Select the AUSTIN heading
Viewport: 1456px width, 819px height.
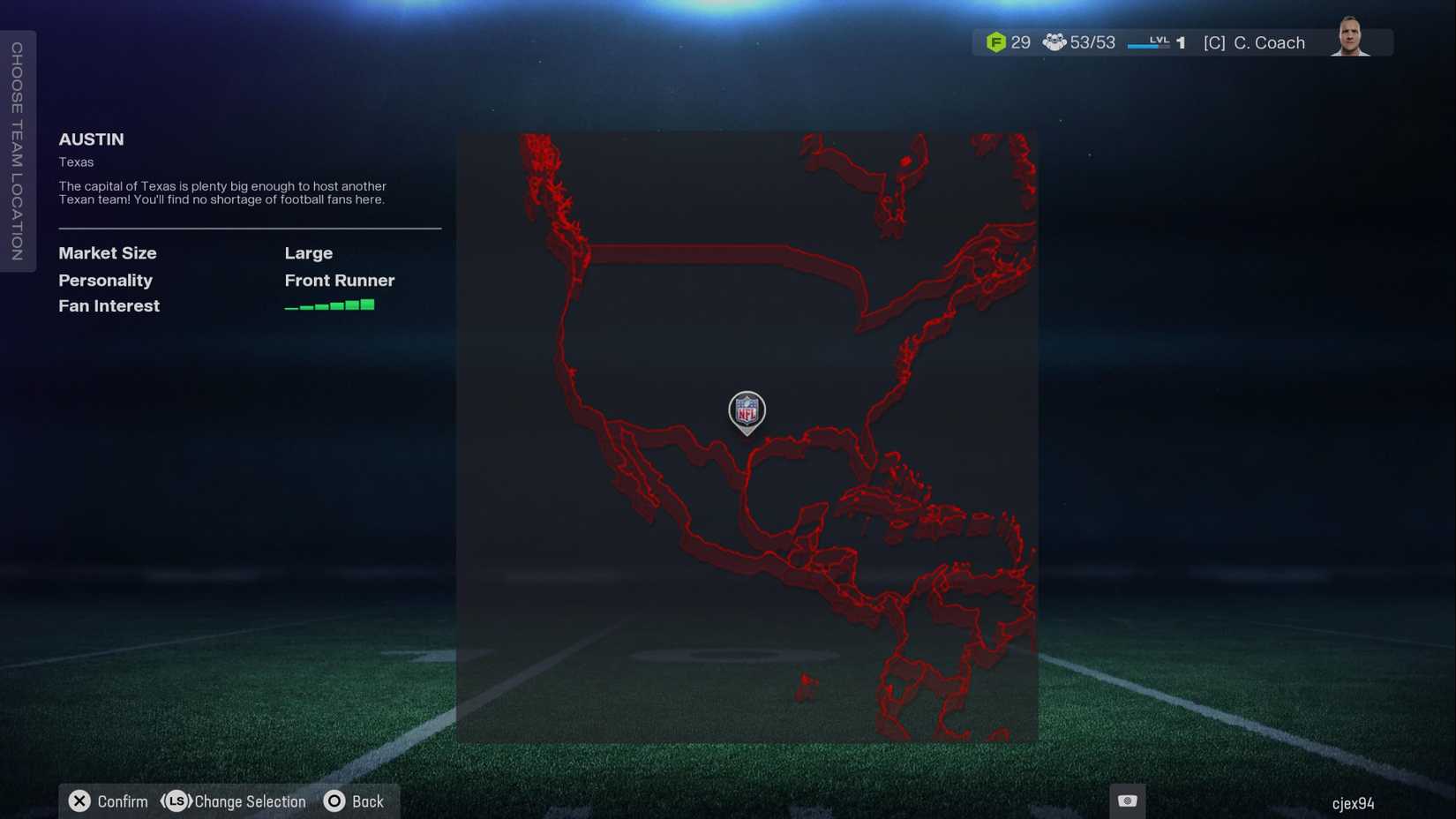pyautogui.click(x=91, y=139)
